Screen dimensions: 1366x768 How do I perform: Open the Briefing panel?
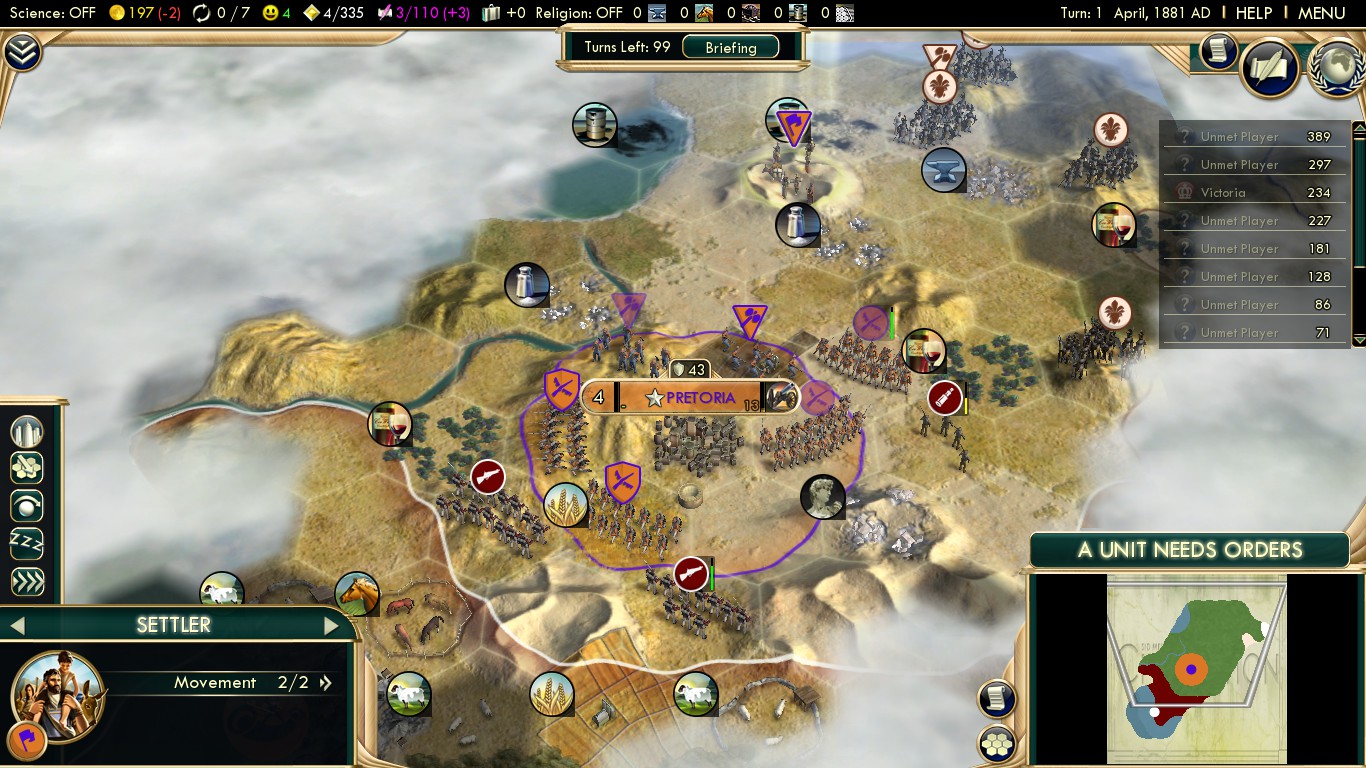(x=732, y=47)
